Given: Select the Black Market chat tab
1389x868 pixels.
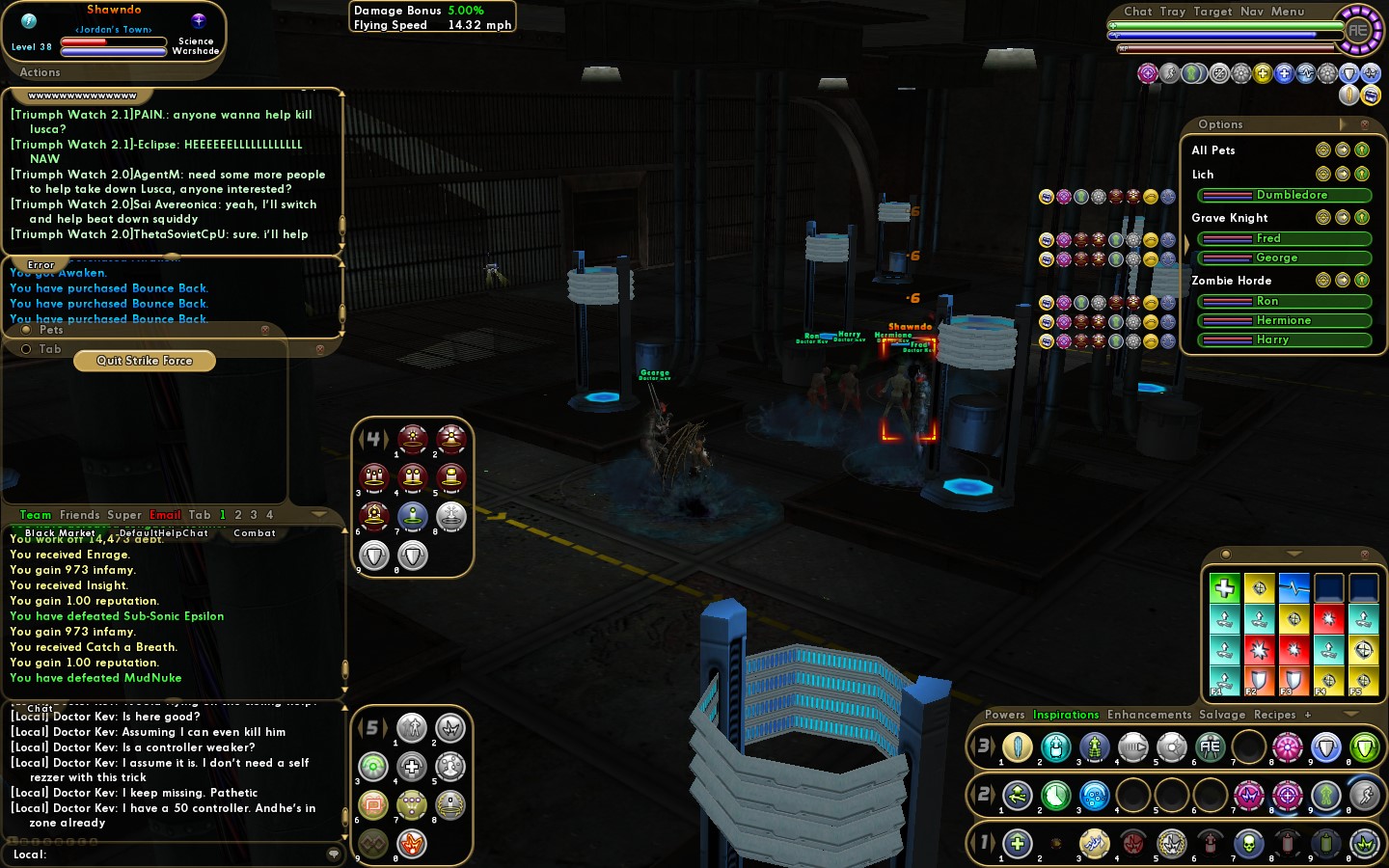Looking at the screenshot, I should (60, 532).
